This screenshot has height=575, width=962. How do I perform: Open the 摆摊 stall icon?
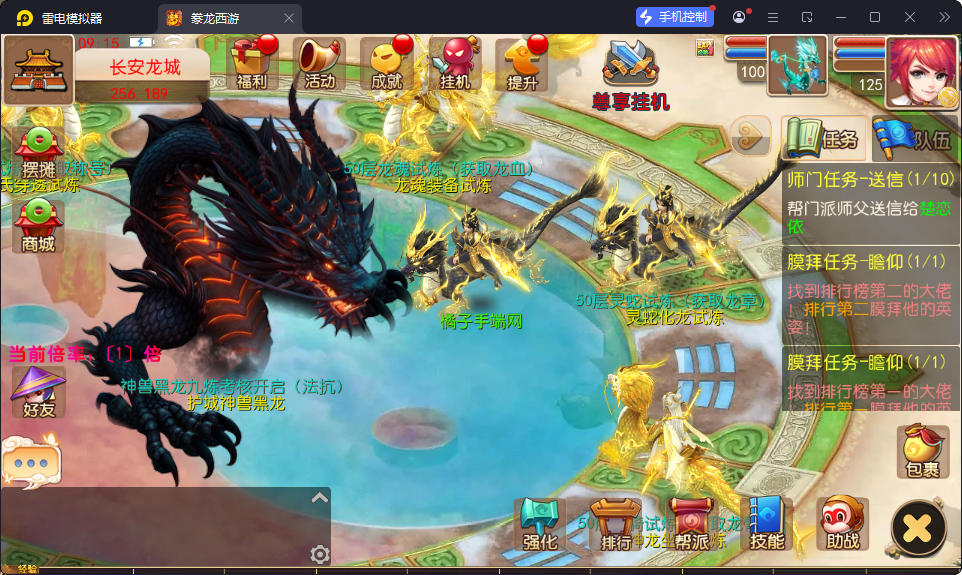click(38, 152)
